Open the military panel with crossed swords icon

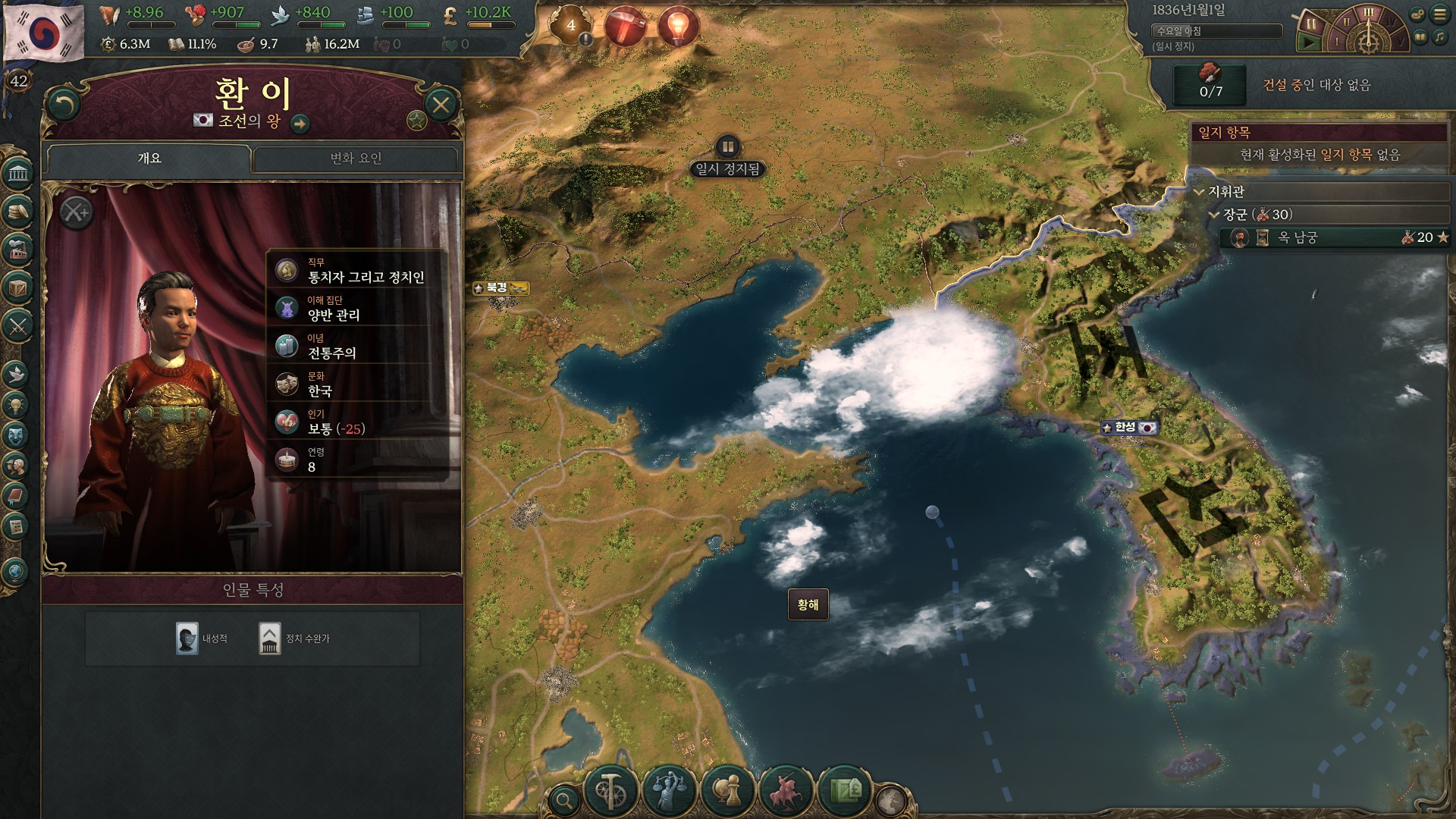click(18, 327)
